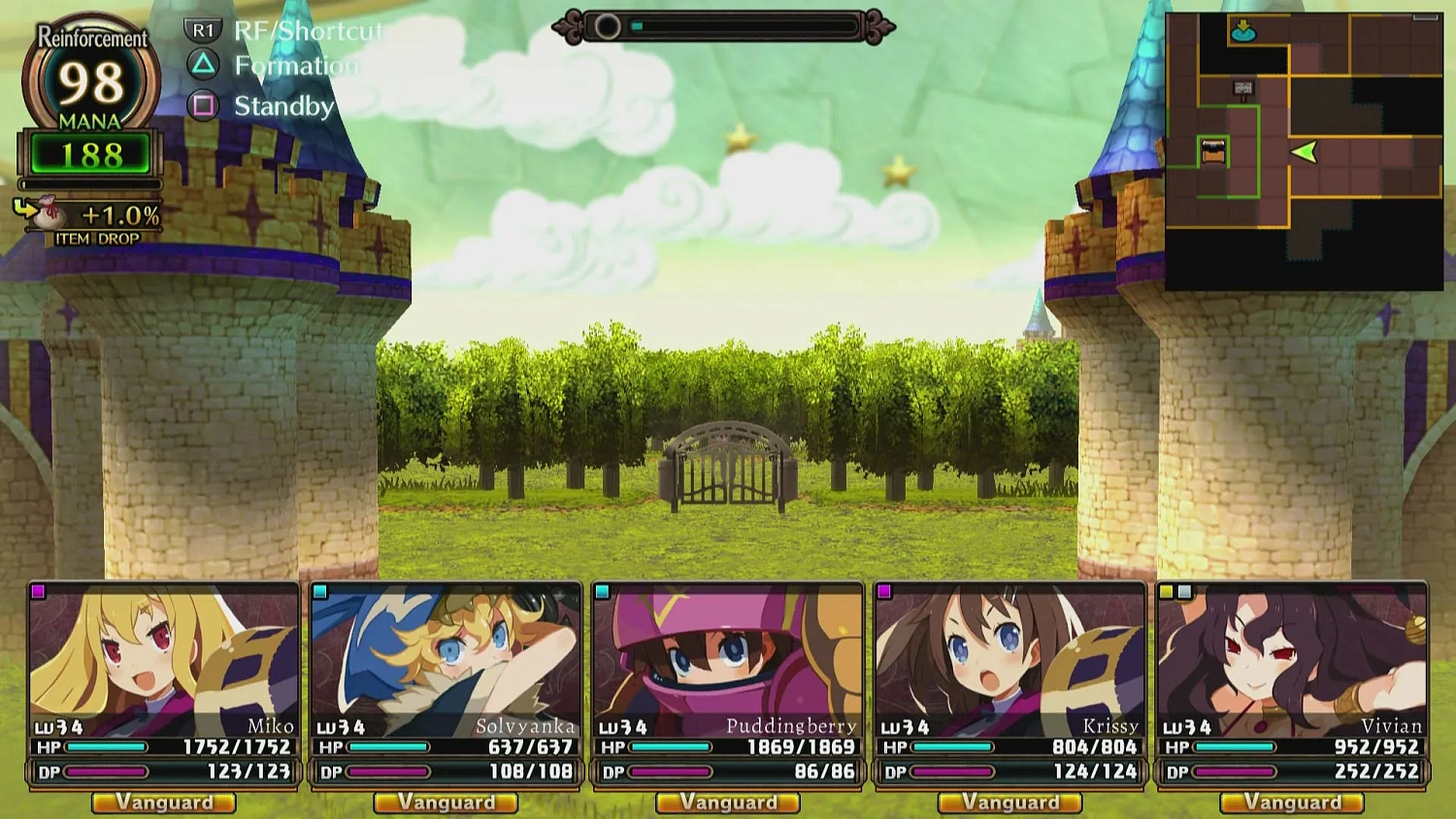Click the treasure chest icon on the minimap
1456x819 pixels.
[x=1211, y=151]
